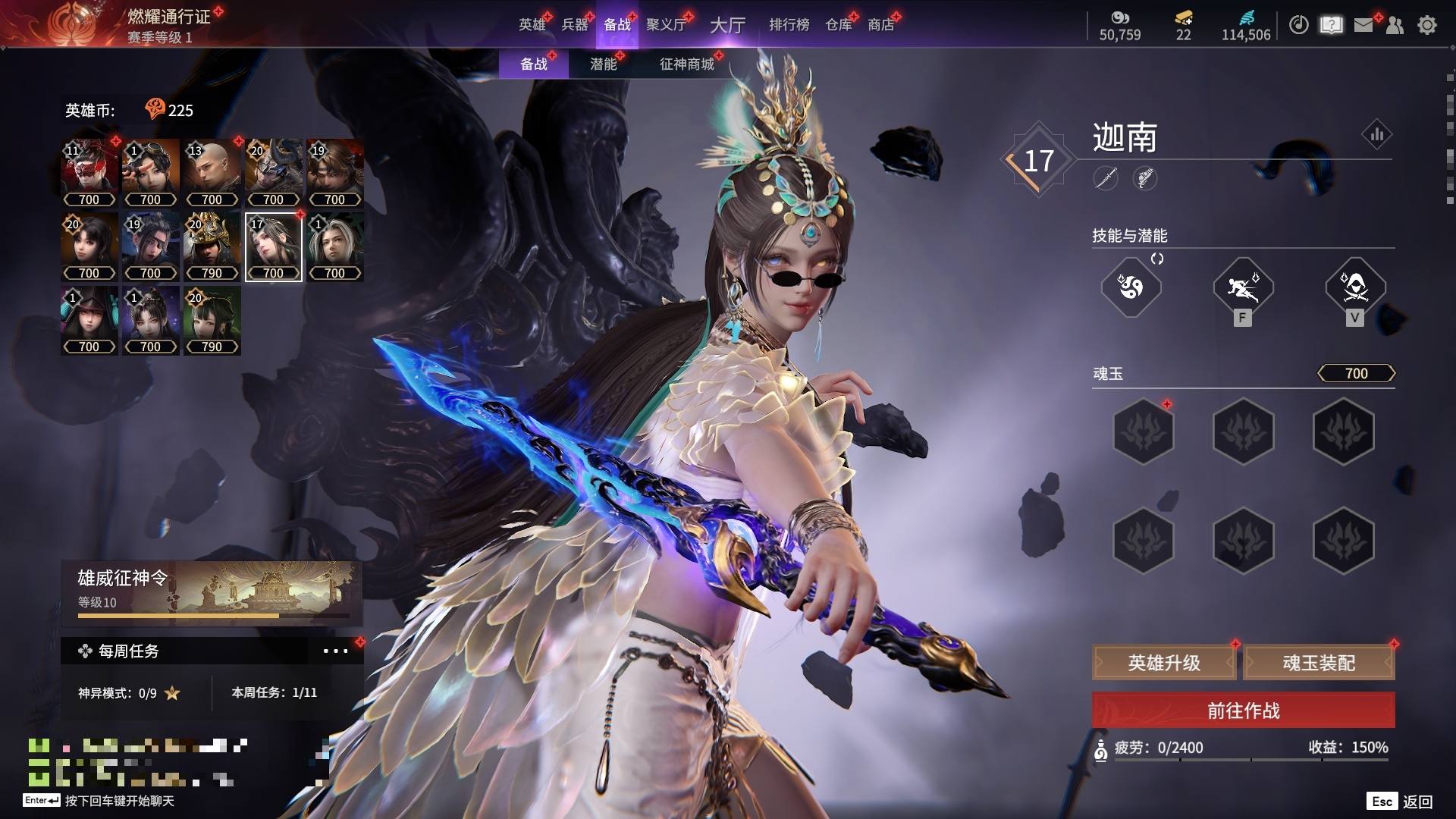Switch to the 征神商城 tab
Viewport: 1456px width, 819px height.
tap(687, 64)
